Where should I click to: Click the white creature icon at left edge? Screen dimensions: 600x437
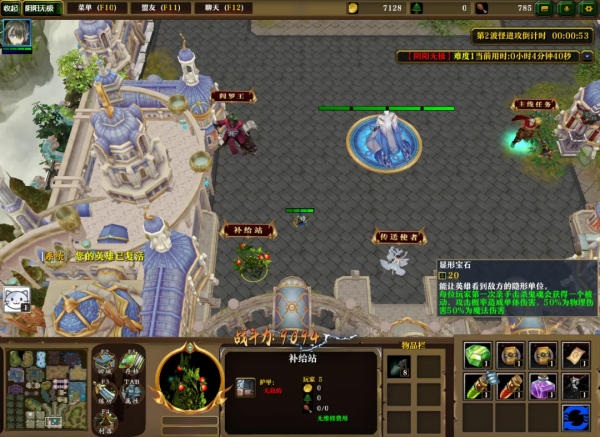click(x=14, y=297)
